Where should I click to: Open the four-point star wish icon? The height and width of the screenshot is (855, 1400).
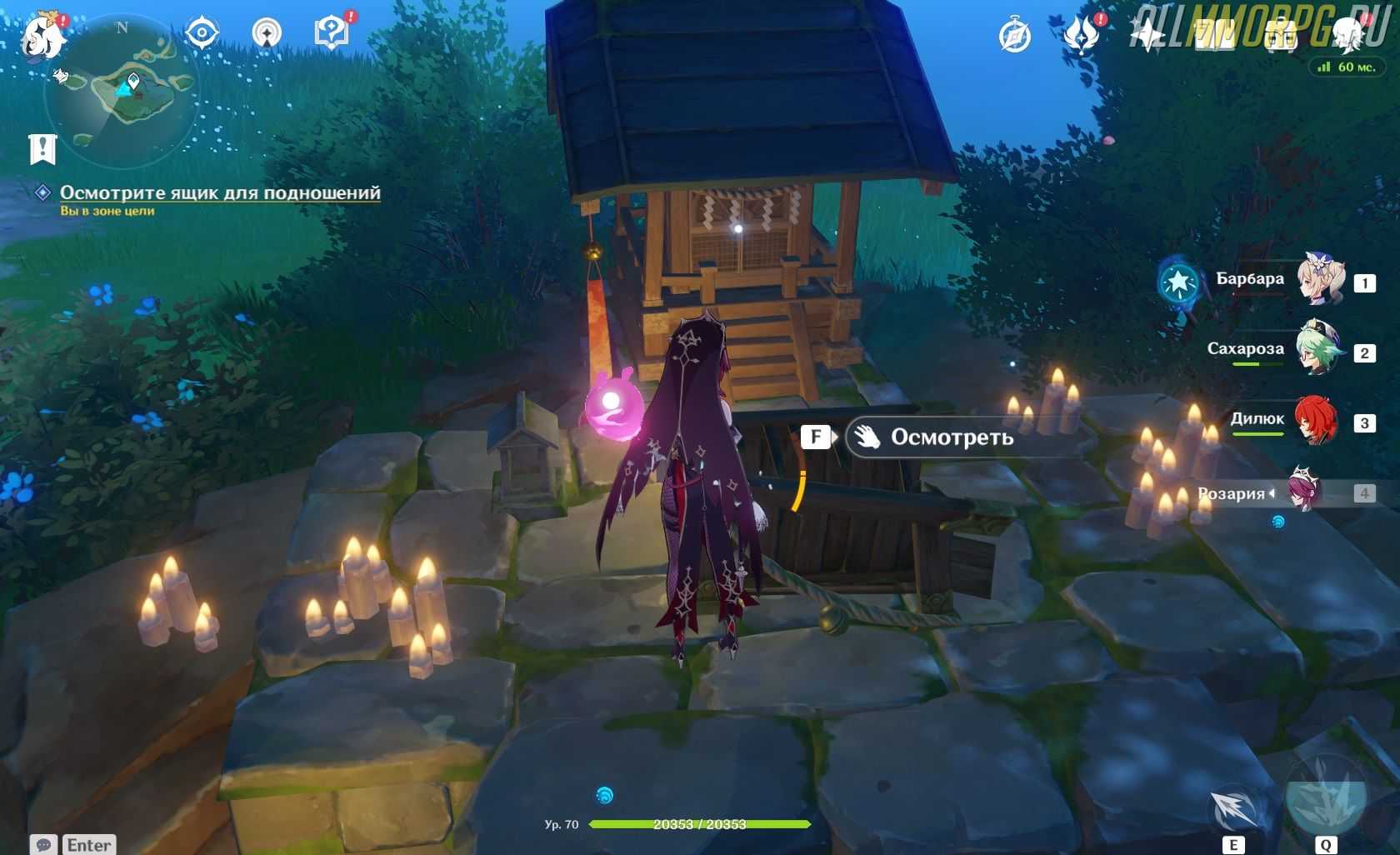(1148, 36)
